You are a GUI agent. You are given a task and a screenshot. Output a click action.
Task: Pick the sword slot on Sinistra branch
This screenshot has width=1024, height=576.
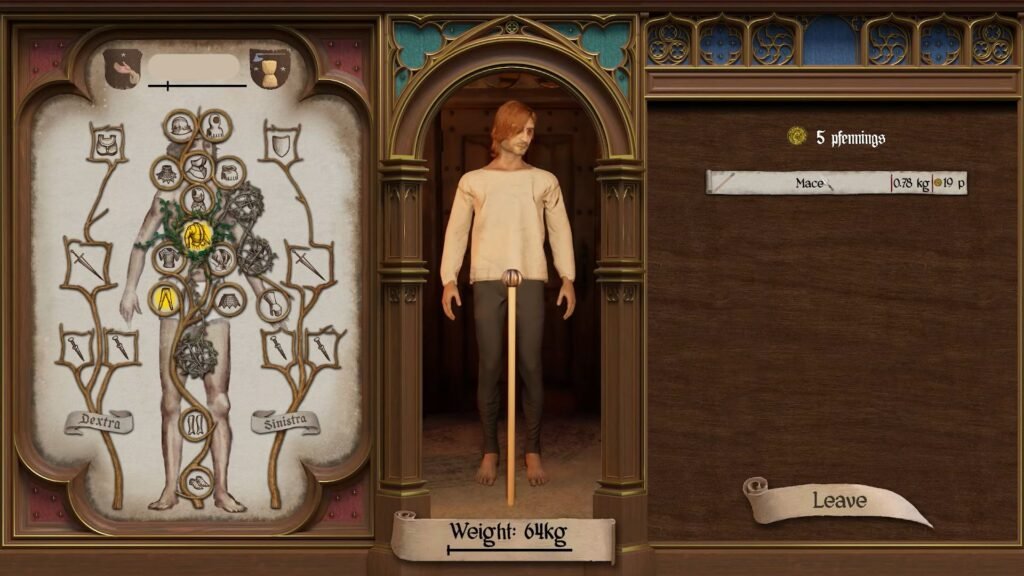(x=305, y=262)
